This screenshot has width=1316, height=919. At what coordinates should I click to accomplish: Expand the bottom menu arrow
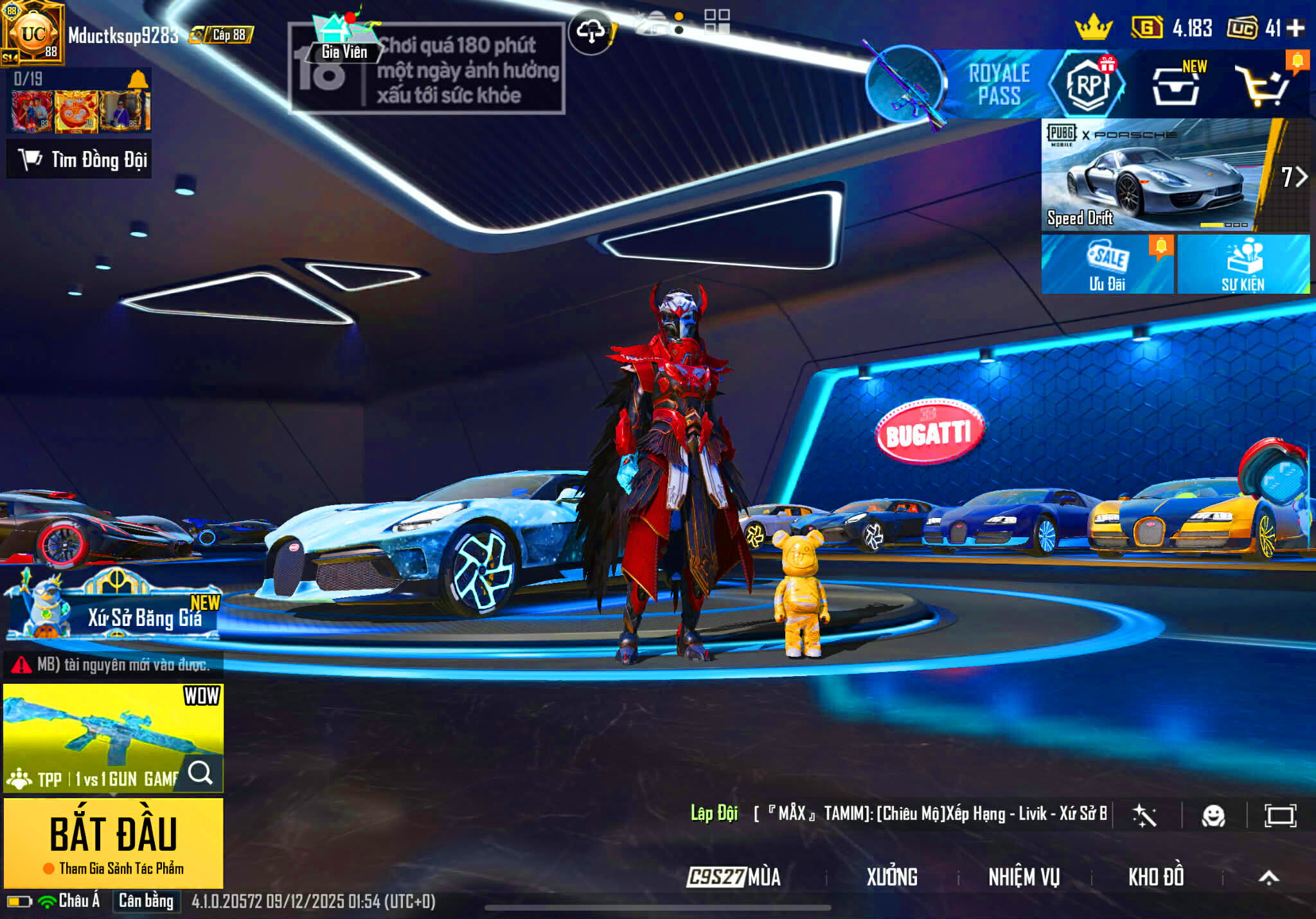coord(1268,877)
